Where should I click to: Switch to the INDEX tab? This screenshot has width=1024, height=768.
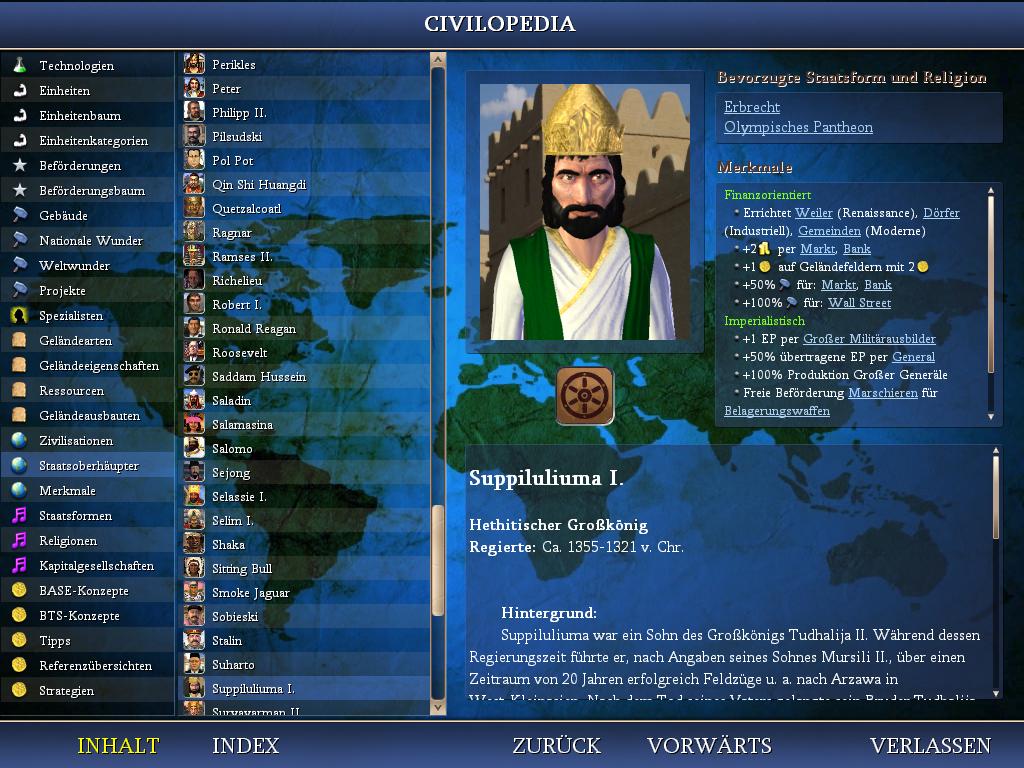pos(245,746)
